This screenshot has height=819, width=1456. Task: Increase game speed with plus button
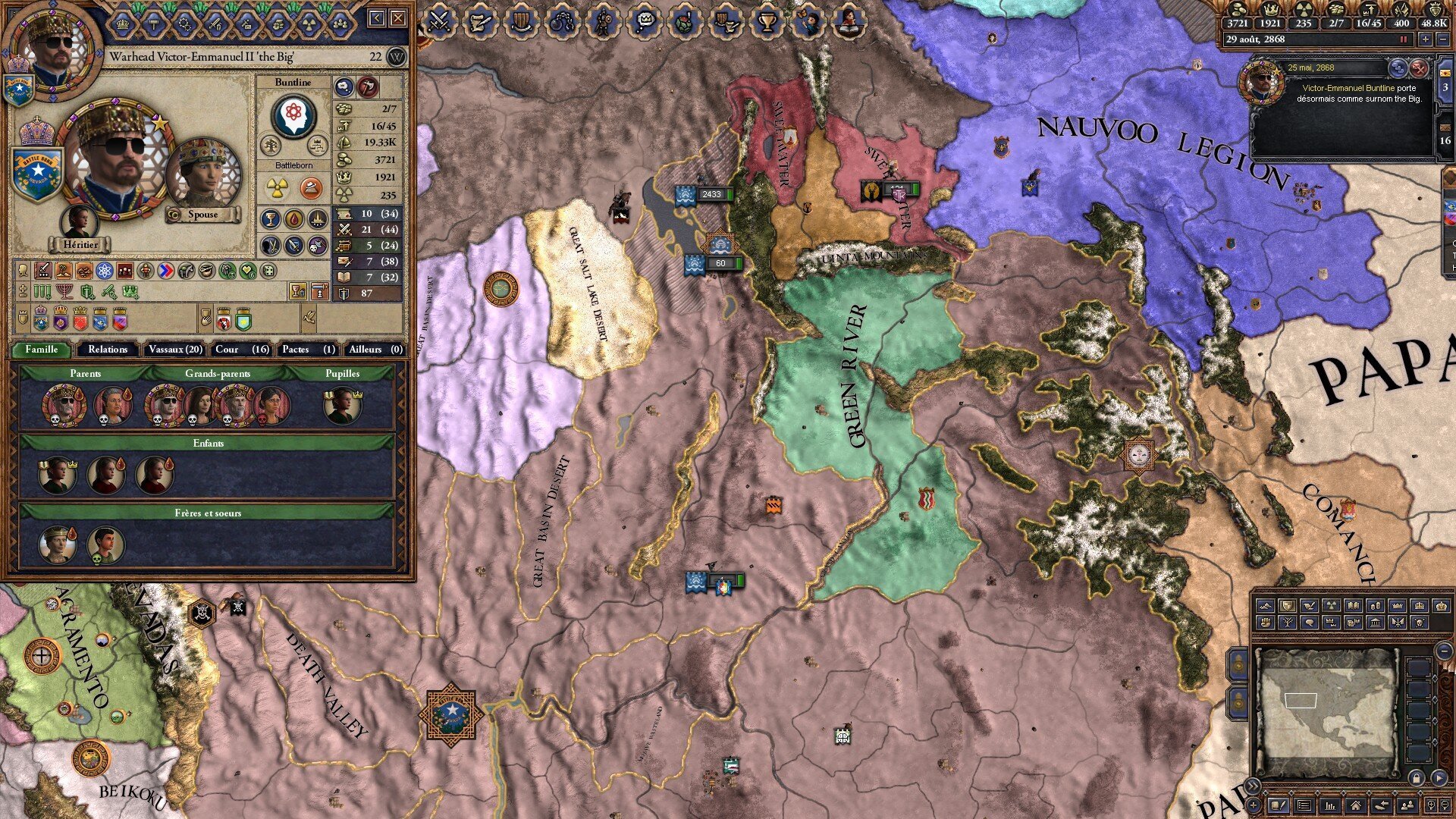click(1426, 39)
